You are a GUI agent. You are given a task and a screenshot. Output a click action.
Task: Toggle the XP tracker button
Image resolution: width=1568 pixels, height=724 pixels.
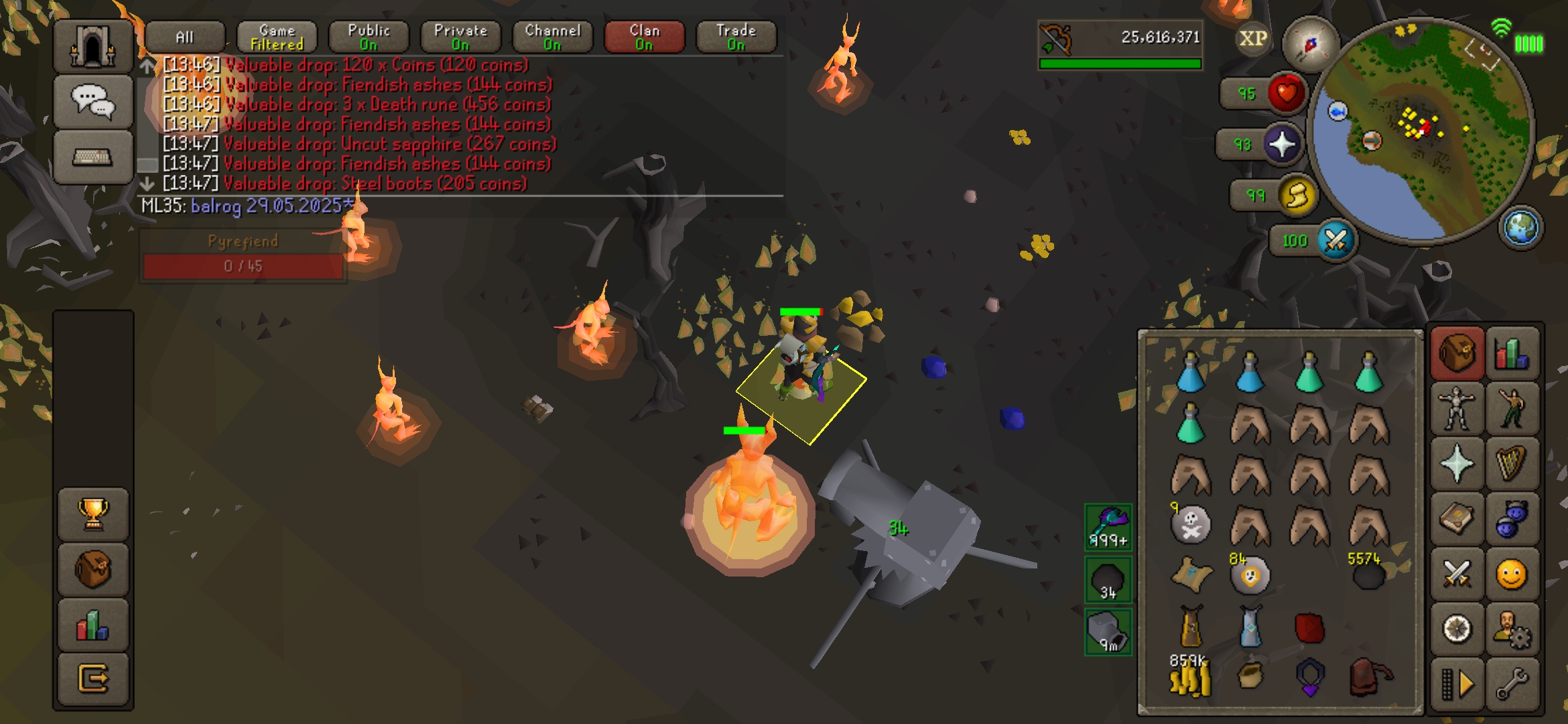[x=1252, y=39]
